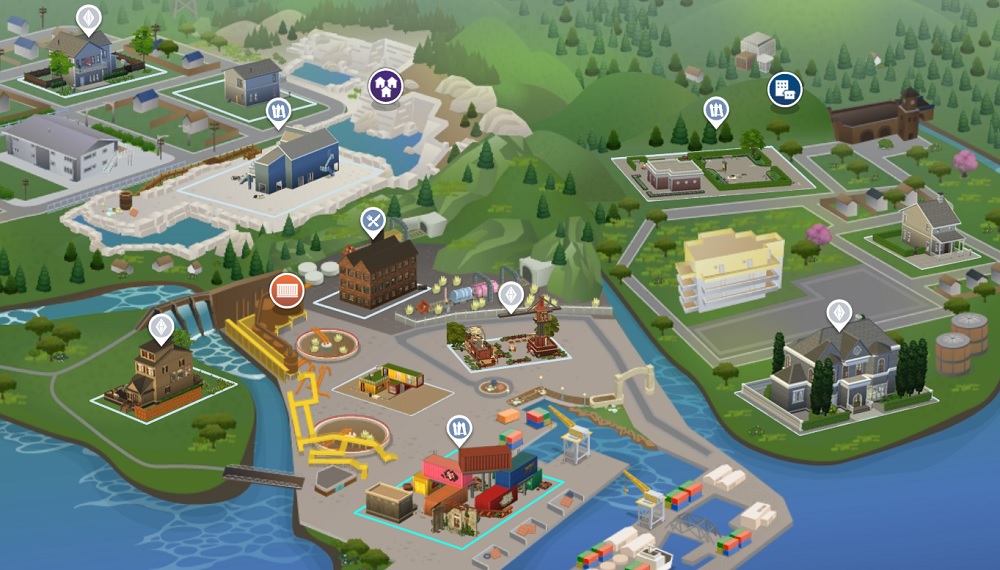Select the plumbob pin on the island house
Screen dimensions: 1000x570
[x=161, y=327]
